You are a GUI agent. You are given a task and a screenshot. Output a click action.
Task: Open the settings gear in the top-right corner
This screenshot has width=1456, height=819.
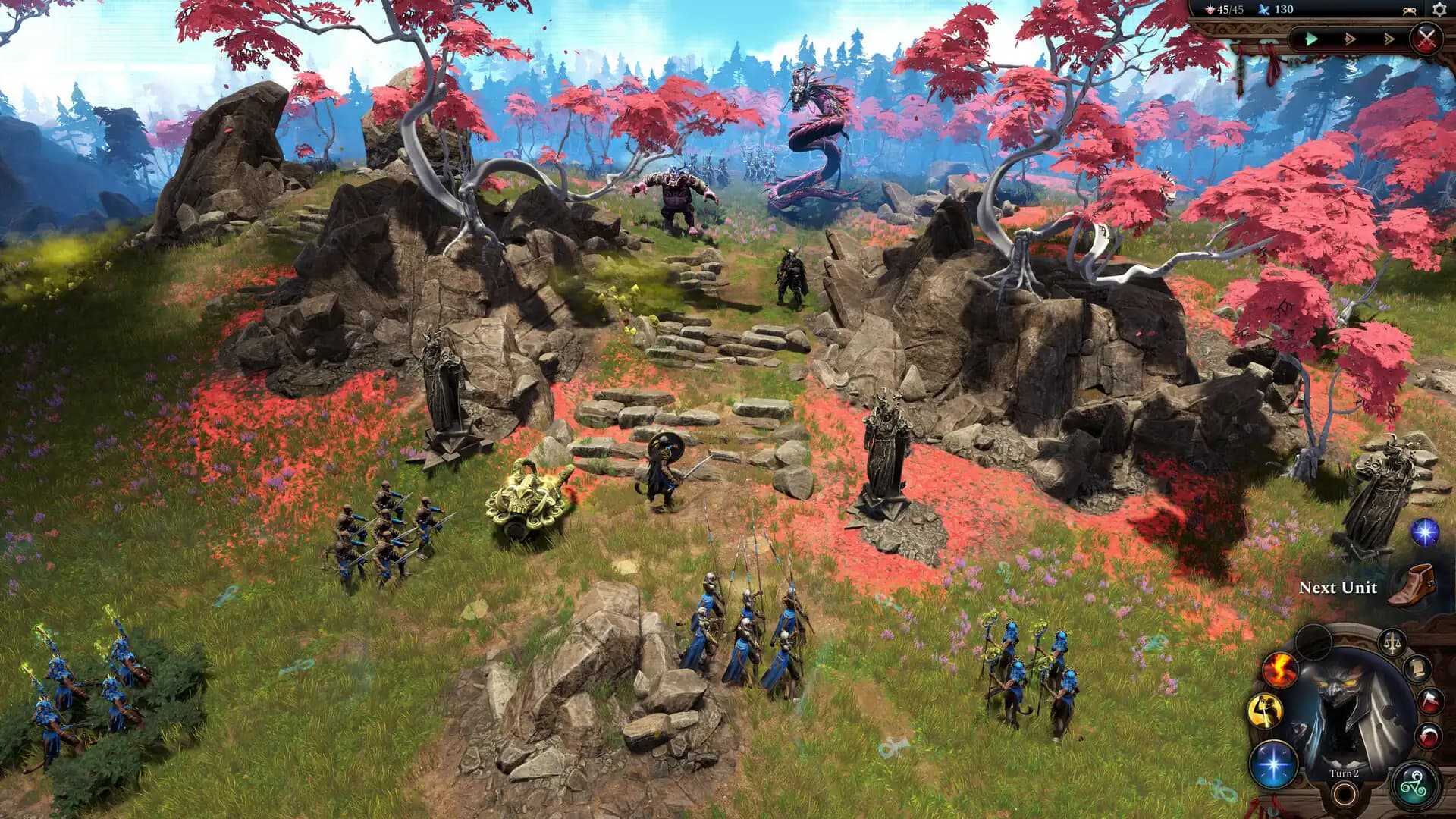pyautogui.click(x=1441, y=10)
